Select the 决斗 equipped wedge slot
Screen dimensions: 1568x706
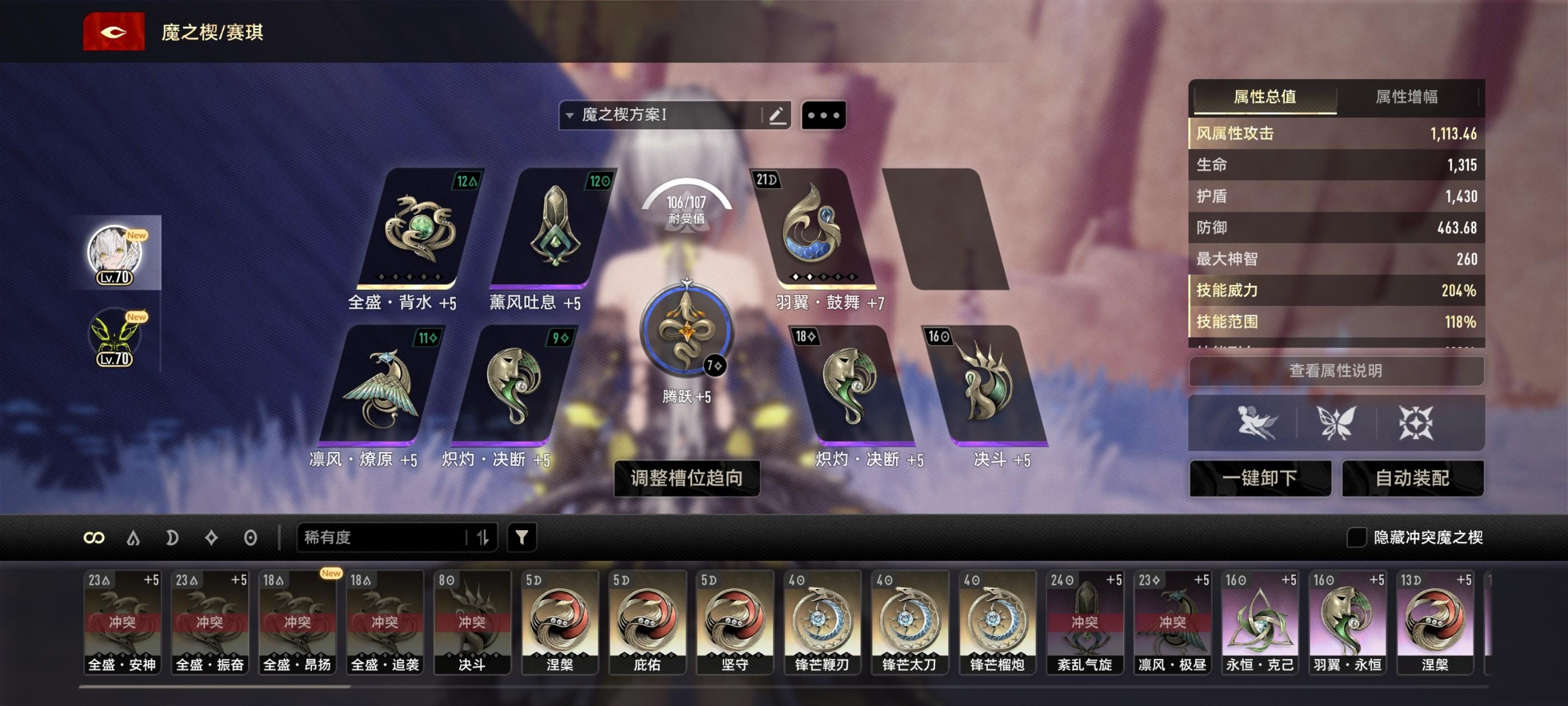coord(986,385)
